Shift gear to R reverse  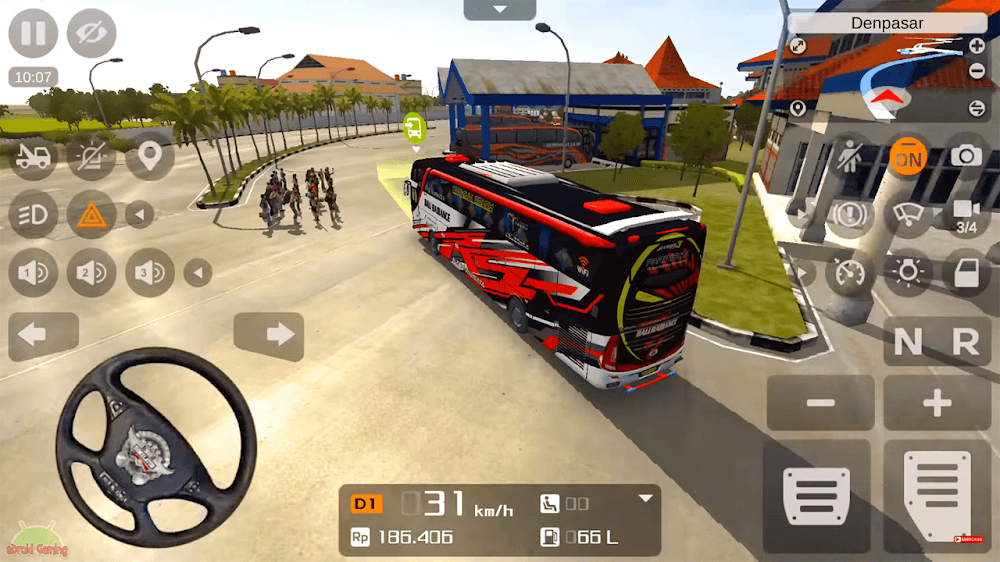pos(965,343)
